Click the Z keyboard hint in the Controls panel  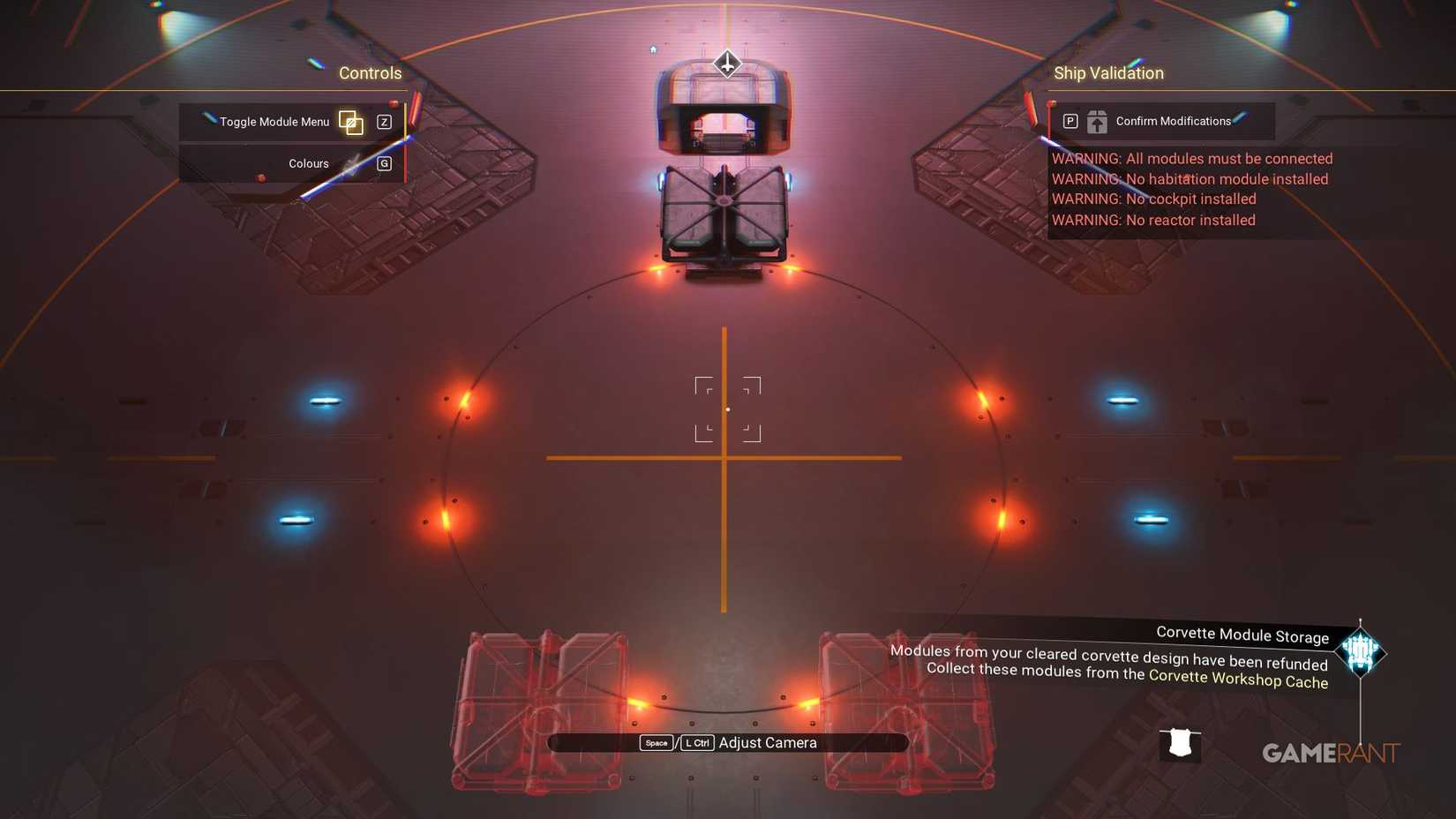[384, 122]
